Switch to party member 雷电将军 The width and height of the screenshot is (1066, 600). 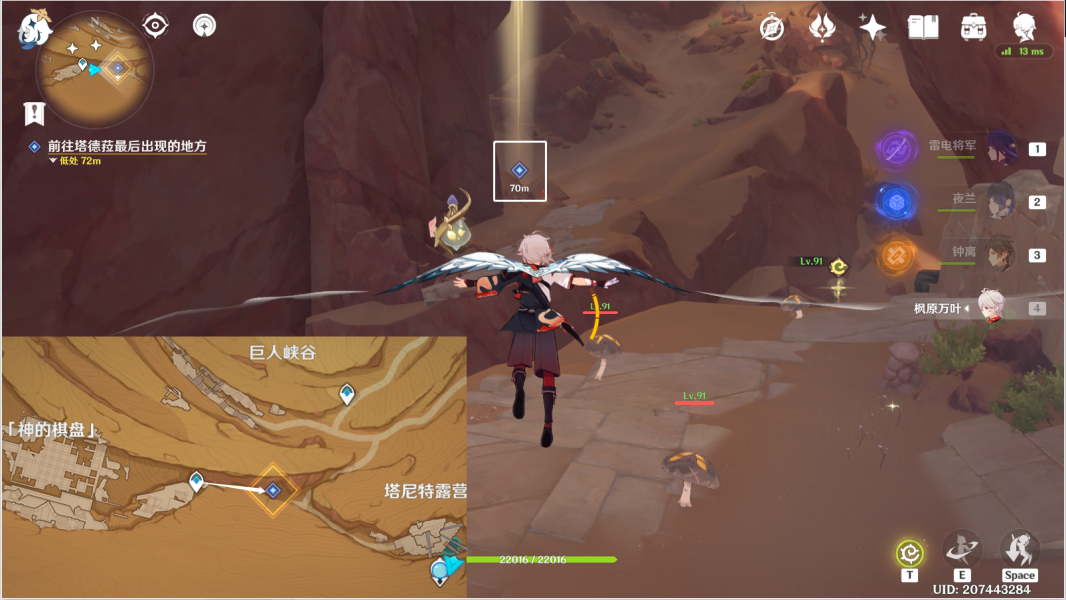[x=1000, y=148]
